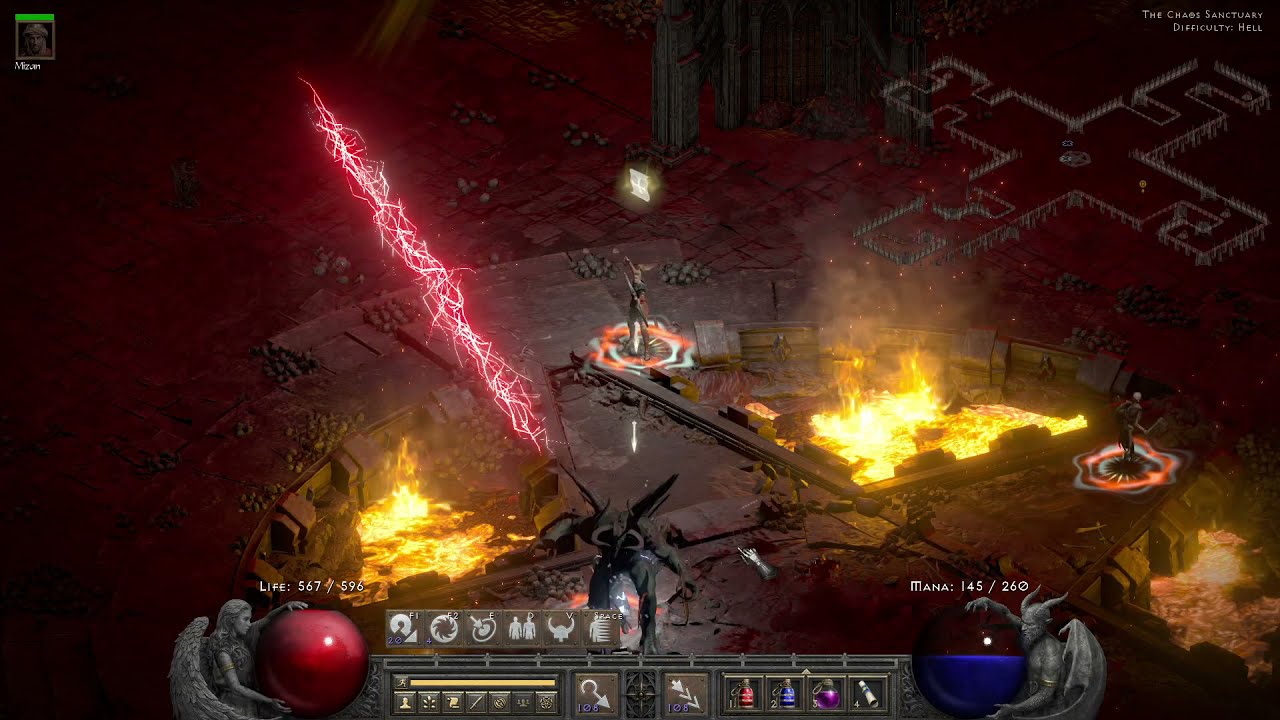This screenshot has height=720, width=1280.
Task: Open the pentagram game menu button
Action: coord(545,702)
